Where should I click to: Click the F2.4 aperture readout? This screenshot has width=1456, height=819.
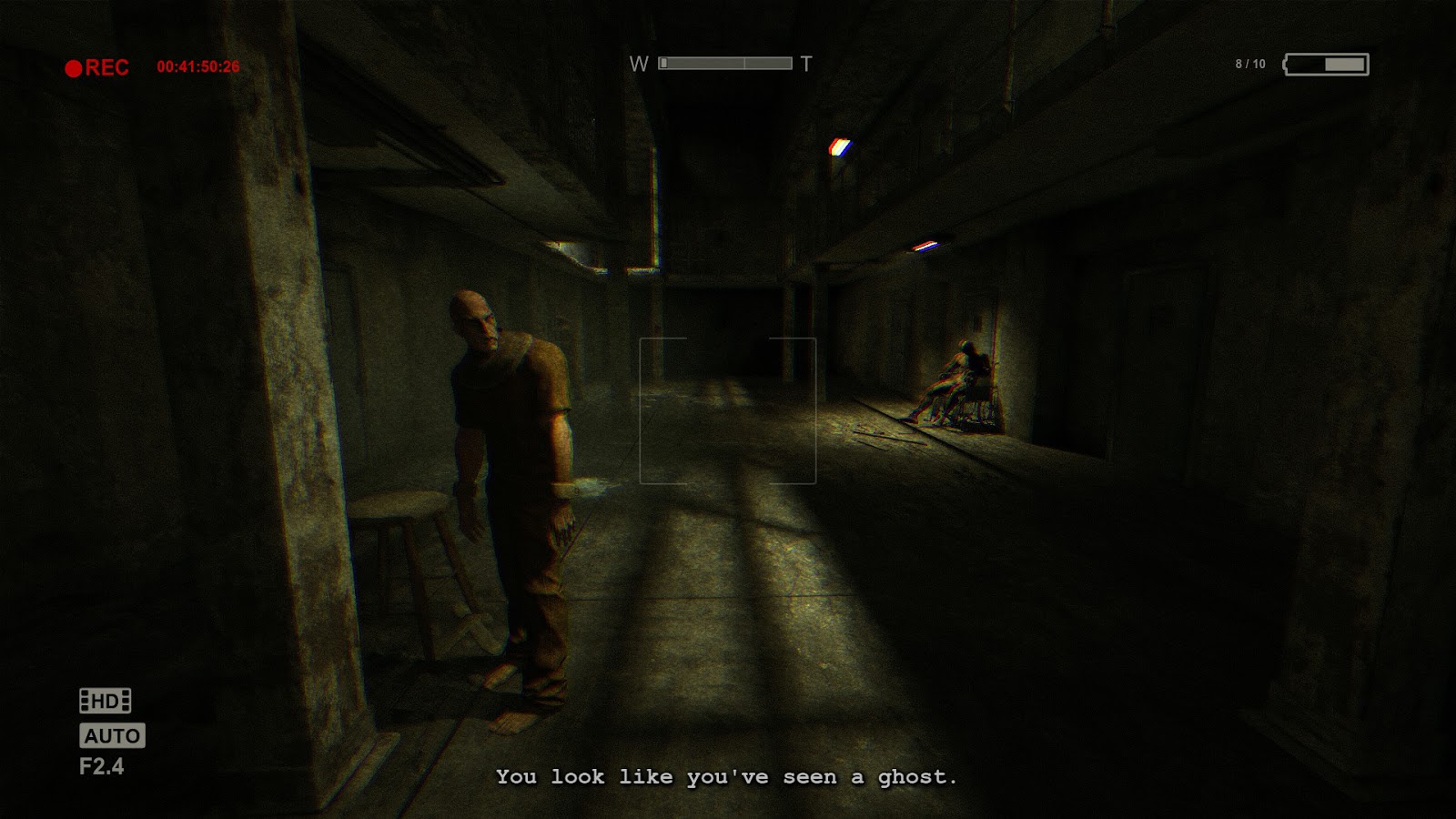pos(103,766)
